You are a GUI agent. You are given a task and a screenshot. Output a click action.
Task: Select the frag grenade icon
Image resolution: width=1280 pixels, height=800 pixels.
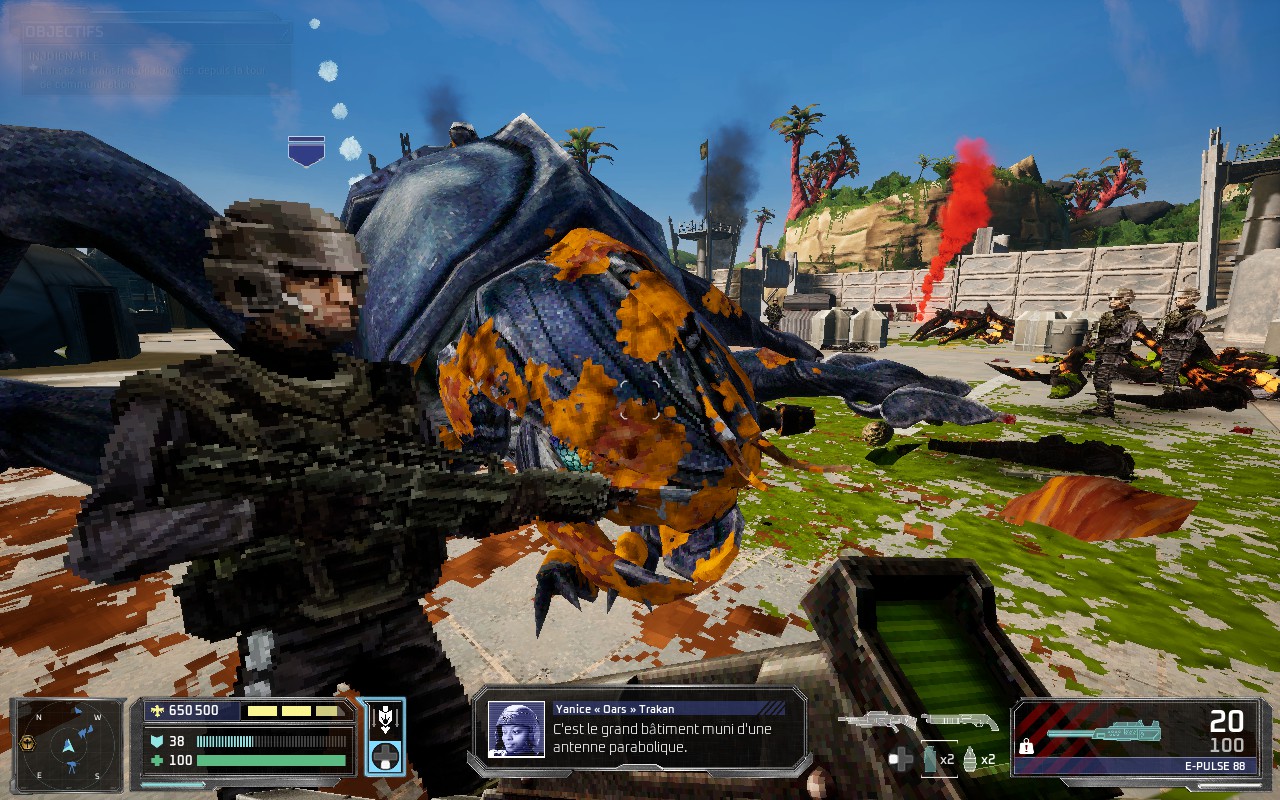coord(969,759)
